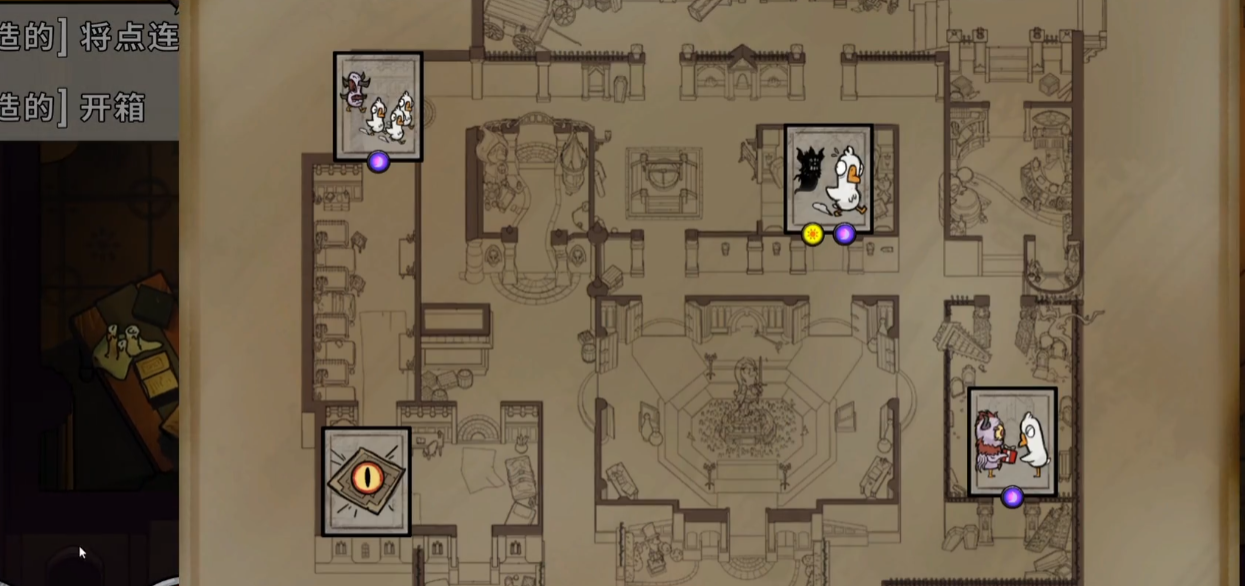
Task: Click the purple marker under the three-geese card
Action: point(378,161)
